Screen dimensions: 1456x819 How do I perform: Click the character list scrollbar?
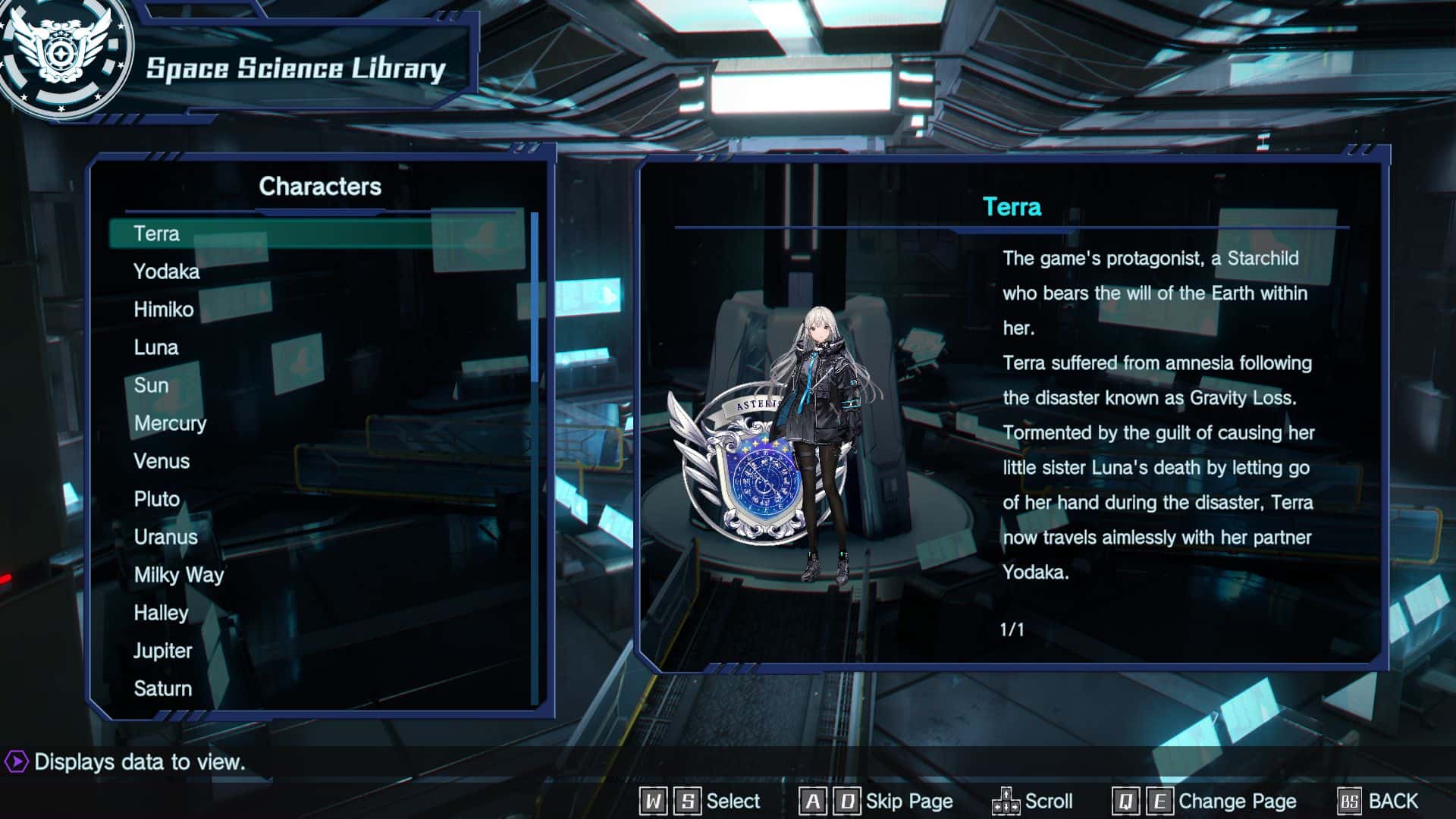535,297
